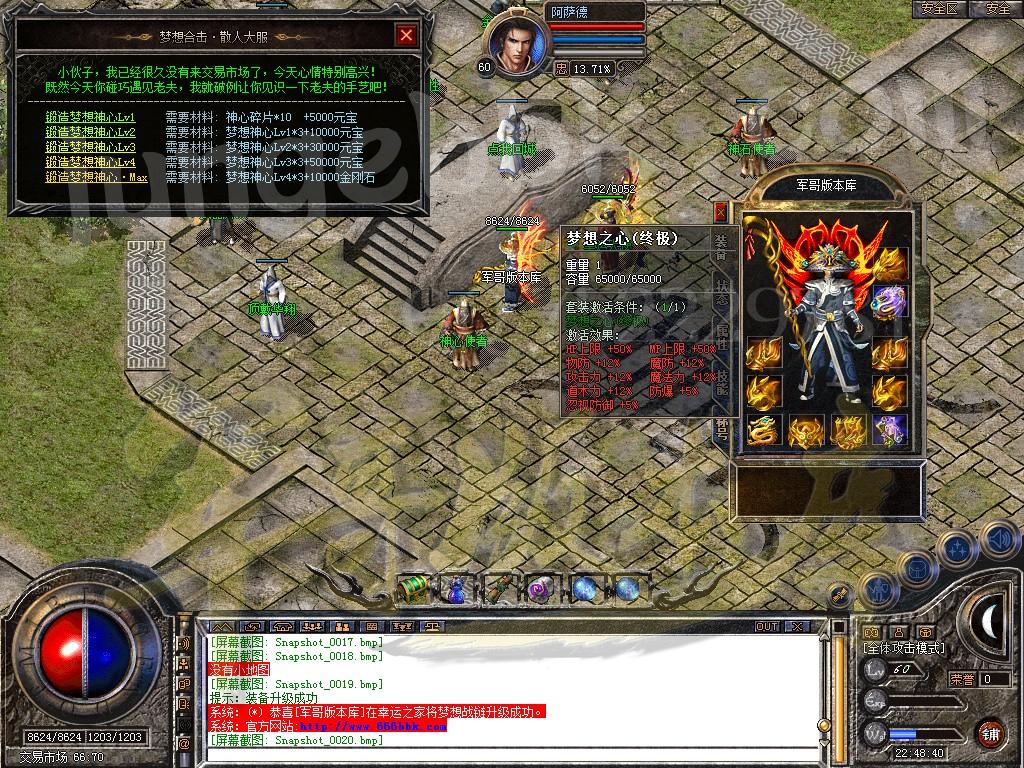Select the 锻造梦想神心Lv2 option
The width and height of the screenshot is (1024, 768).
tap(90, 132)
